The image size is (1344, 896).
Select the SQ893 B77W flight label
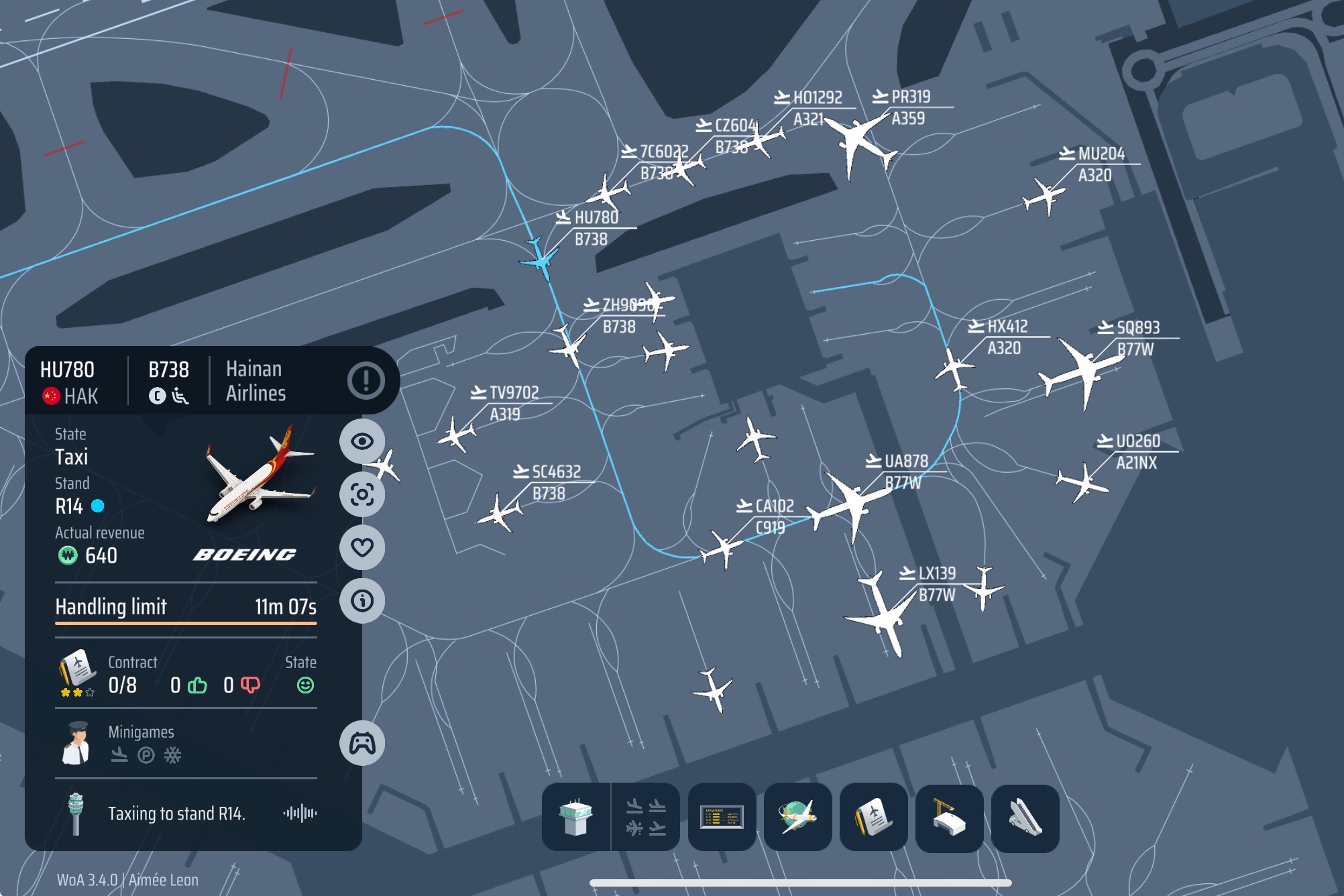tap(1137, 337)
